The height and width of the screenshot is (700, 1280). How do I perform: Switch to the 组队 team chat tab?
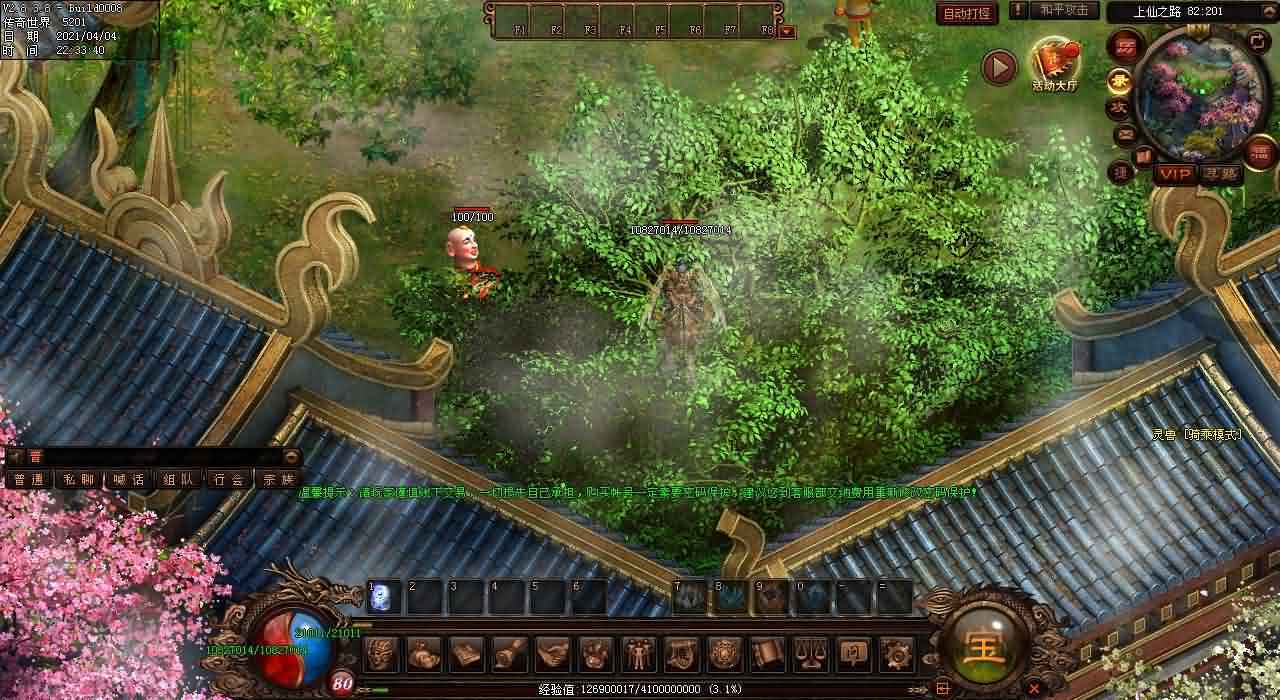click(x=178, y=479)
